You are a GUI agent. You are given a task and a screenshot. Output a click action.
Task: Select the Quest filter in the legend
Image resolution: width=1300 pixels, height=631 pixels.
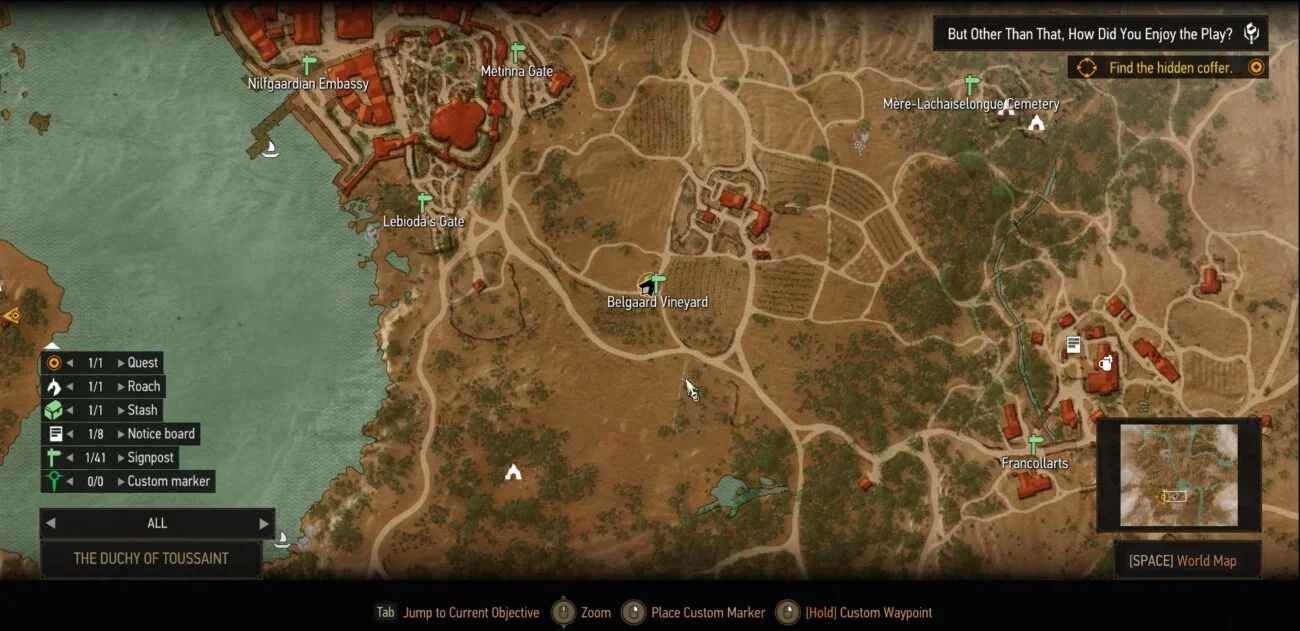point(142,363)
